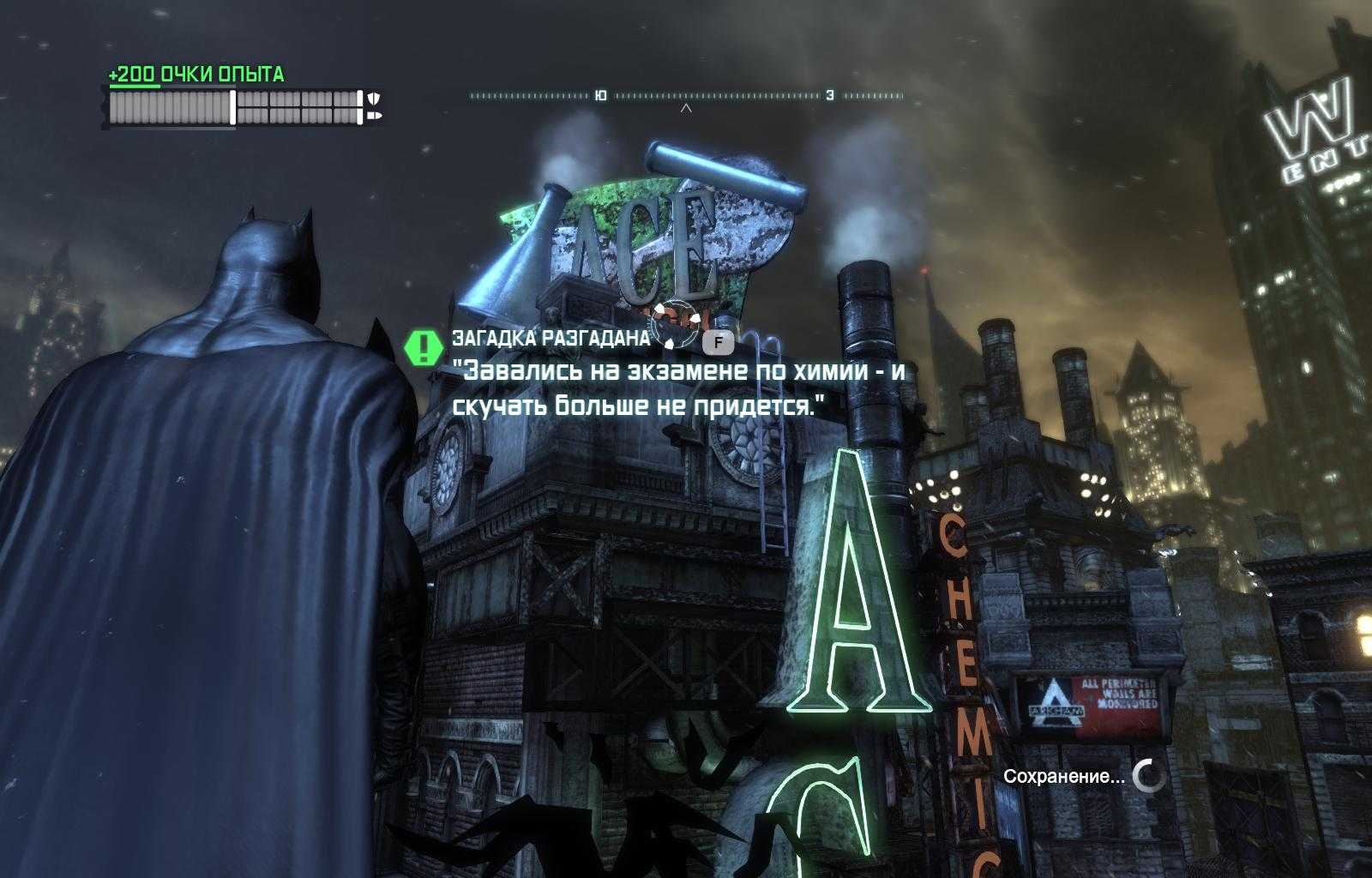
Task: Click the green riddle-solved exclamation icon
Action: (422, 346)
